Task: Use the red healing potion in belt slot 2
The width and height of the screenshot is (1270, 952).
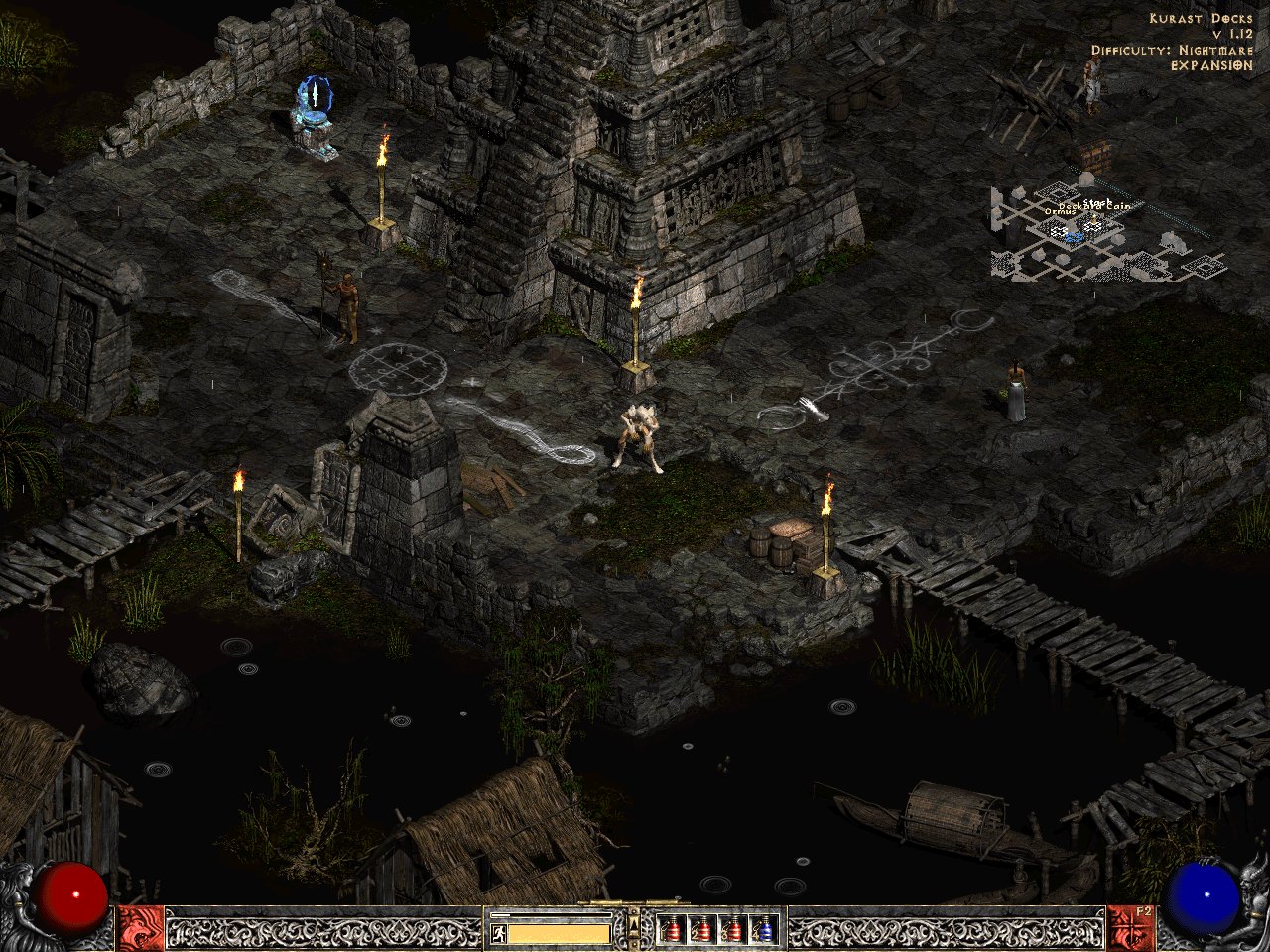Action: [702, 929]
